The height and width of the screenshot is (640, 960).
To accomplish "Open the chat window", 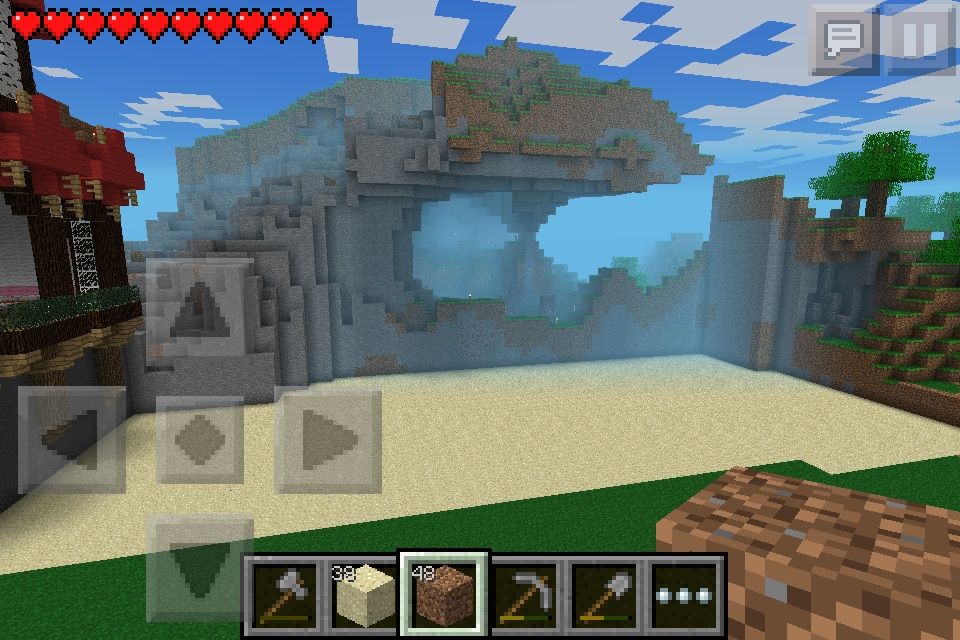I will [x=843, y=40].
